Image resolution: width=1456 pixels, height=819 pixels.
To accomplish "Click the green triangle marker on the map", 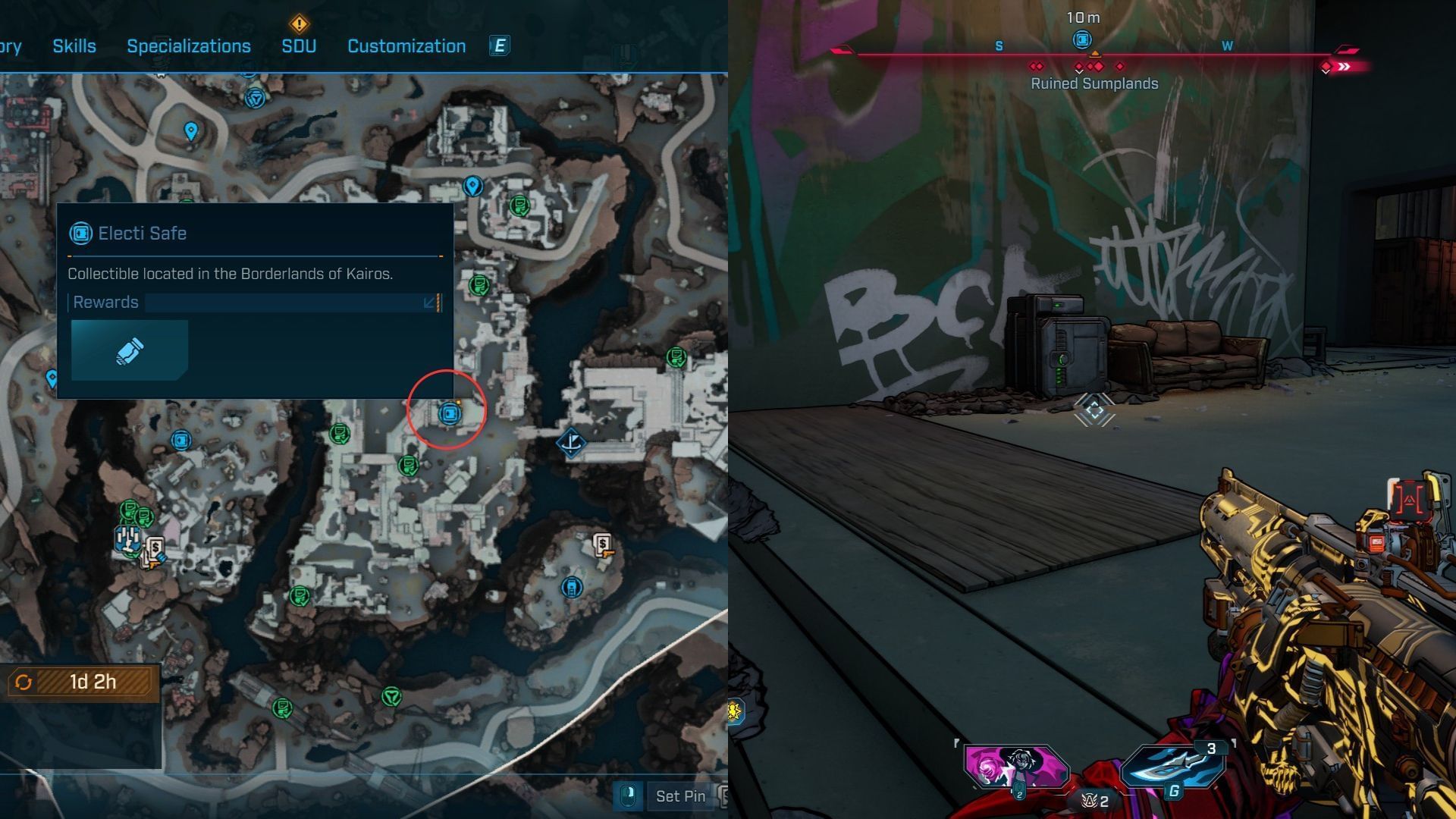I will pyautogui.click(x=391, y=696).
